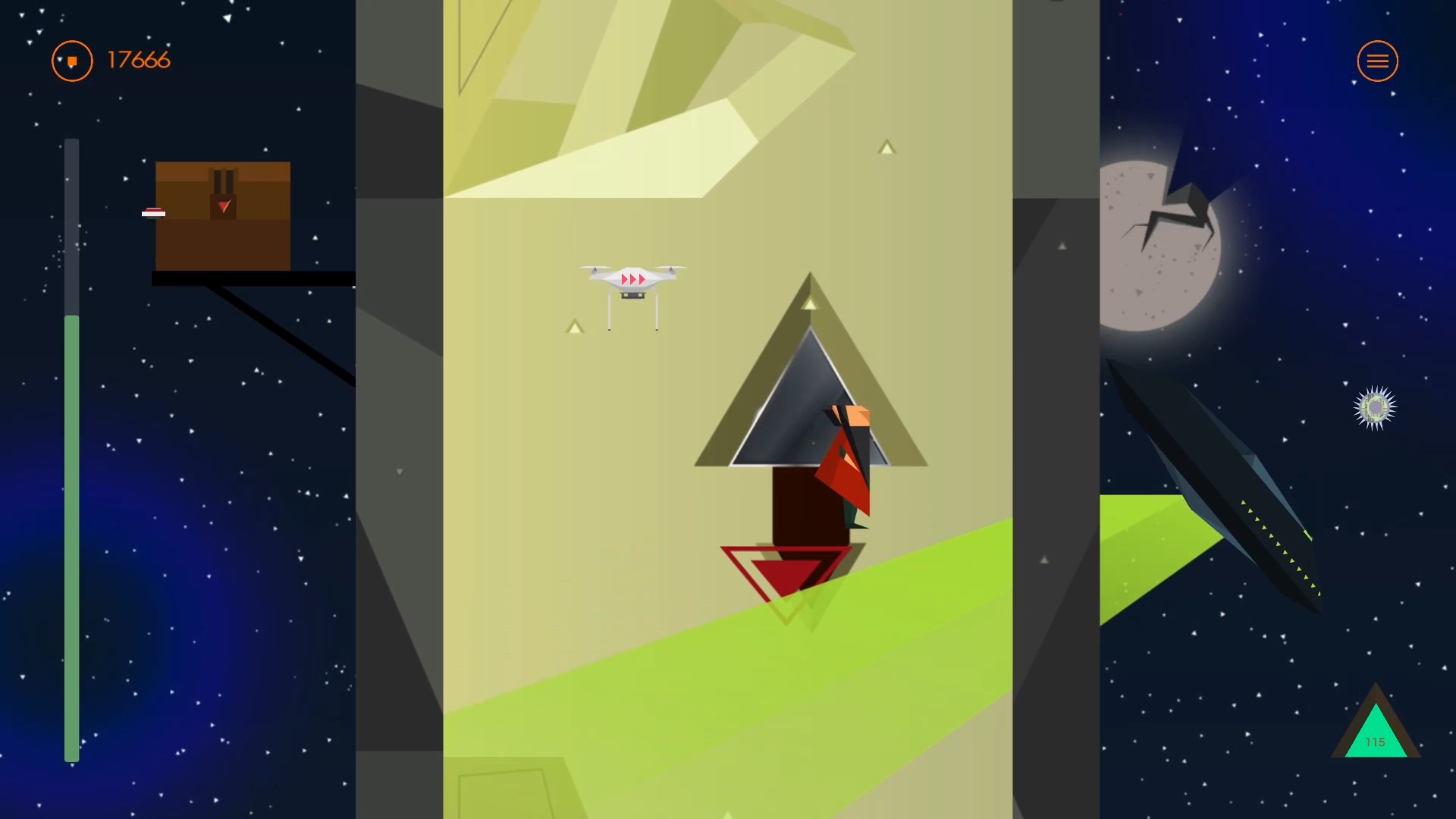
Task: Toggle the fast-forward arrows on the drone
Action: 634,279
